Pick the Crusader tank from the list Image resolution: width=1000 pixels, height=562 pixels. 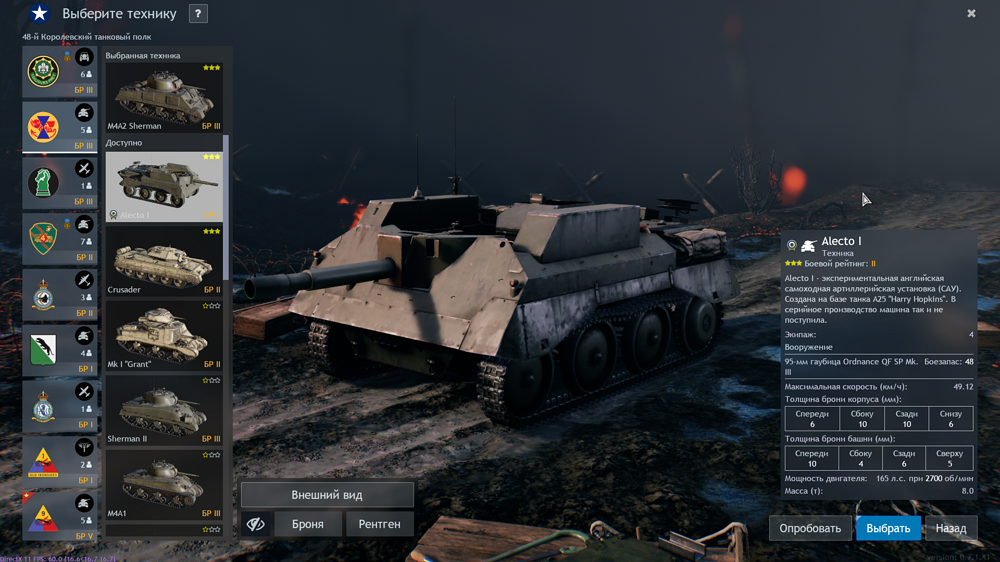[164, 261]
